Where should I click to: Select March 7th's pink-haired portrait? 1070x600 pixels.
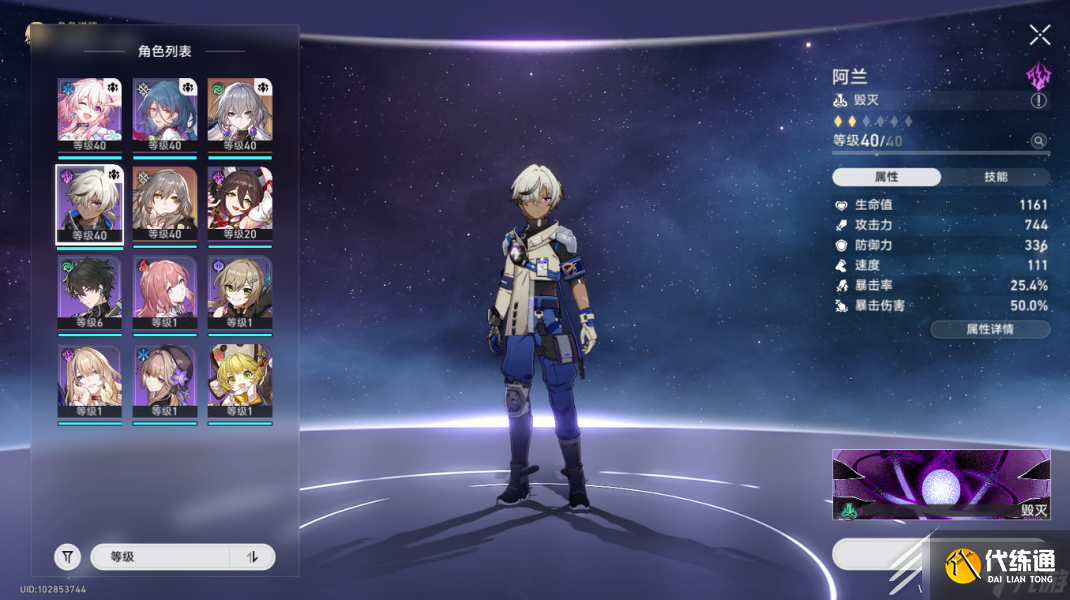[x=90, y=114]
